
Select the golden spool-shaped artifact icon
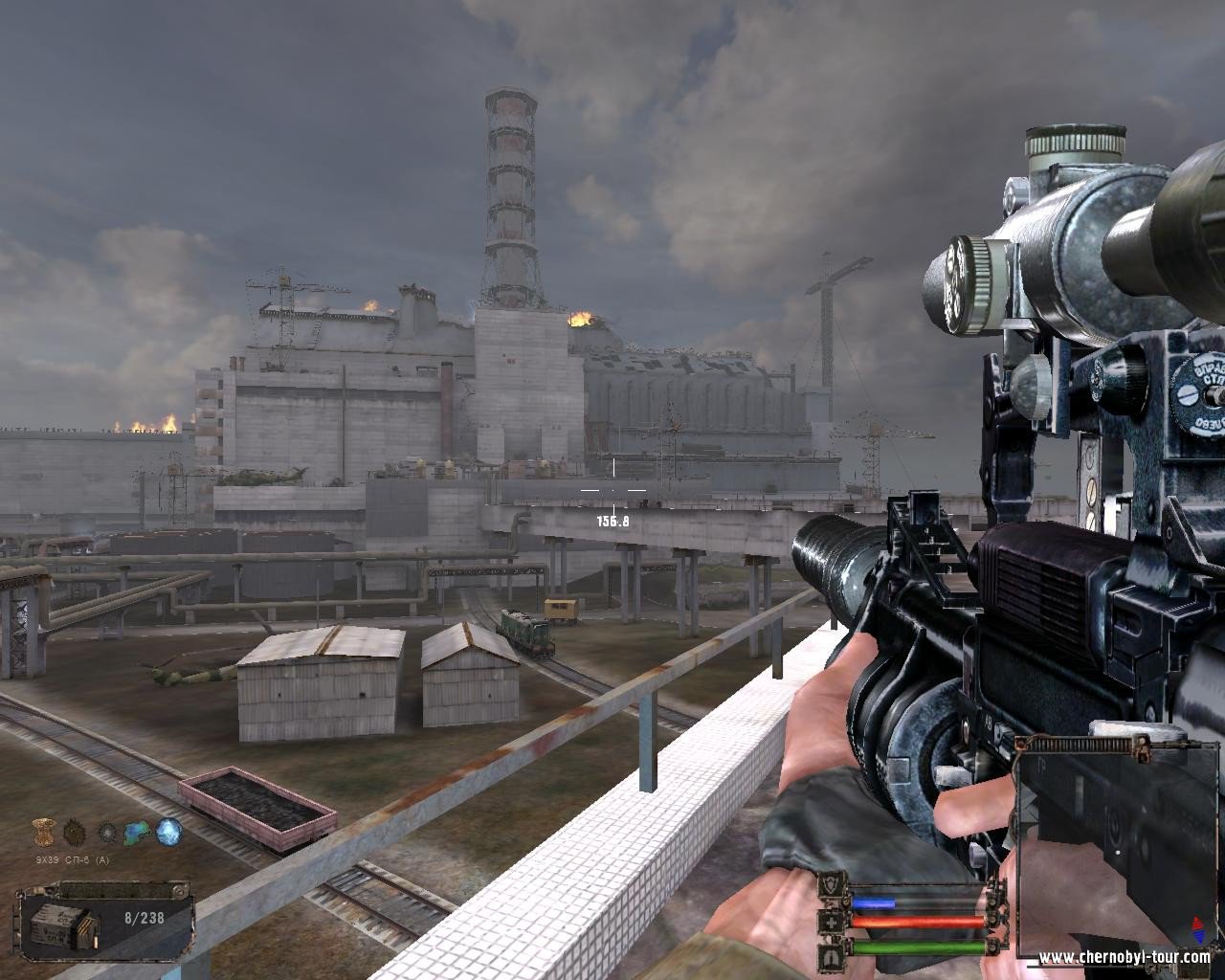[42, 830]
